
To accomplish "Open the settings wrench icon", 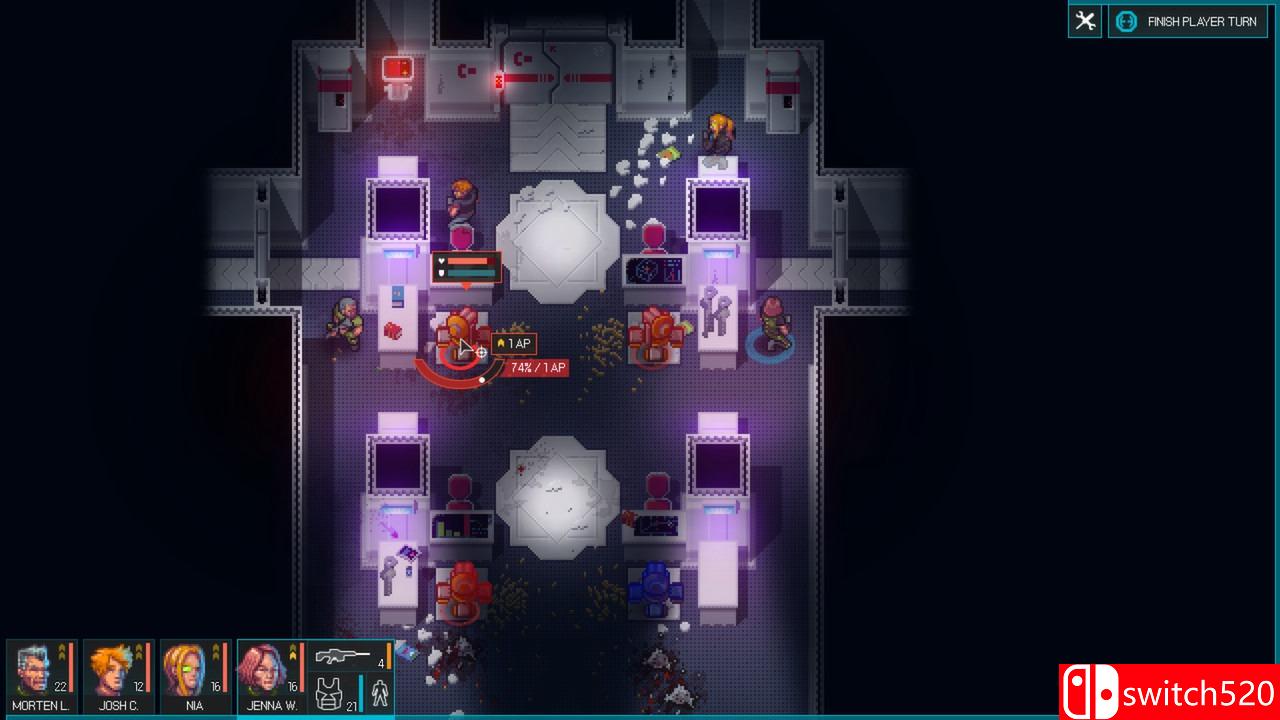I will 1084,20.
